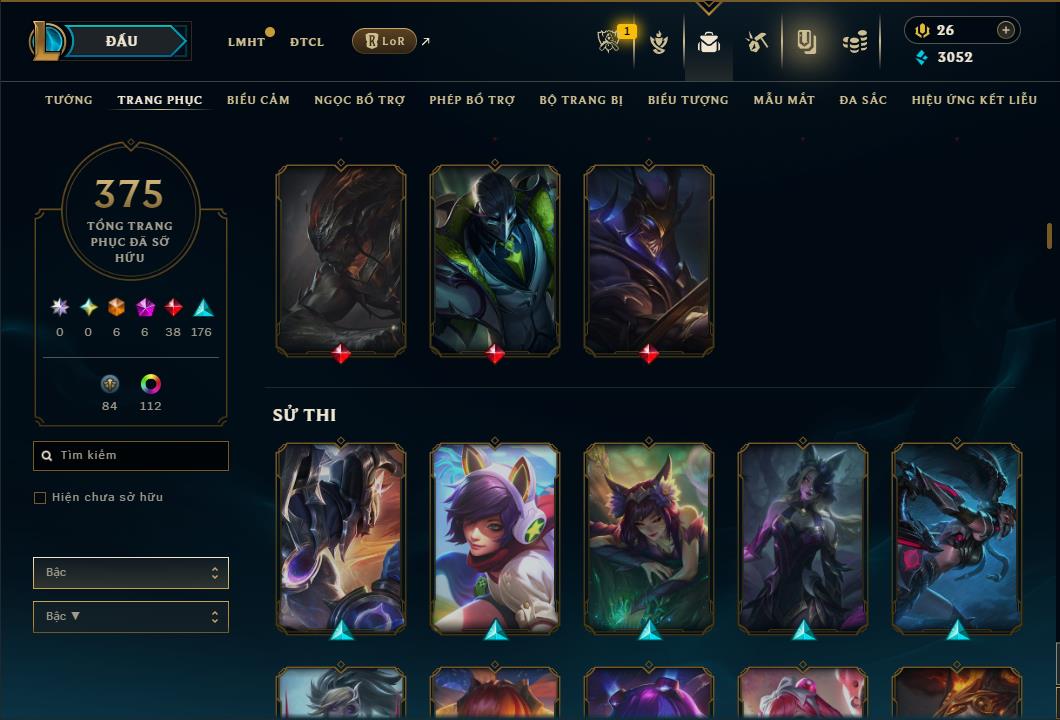Image resolution: width=1060 pixels, height=720 pixels.
Task: Open the TƯỚNG champions tab
Action: (69, 100)
